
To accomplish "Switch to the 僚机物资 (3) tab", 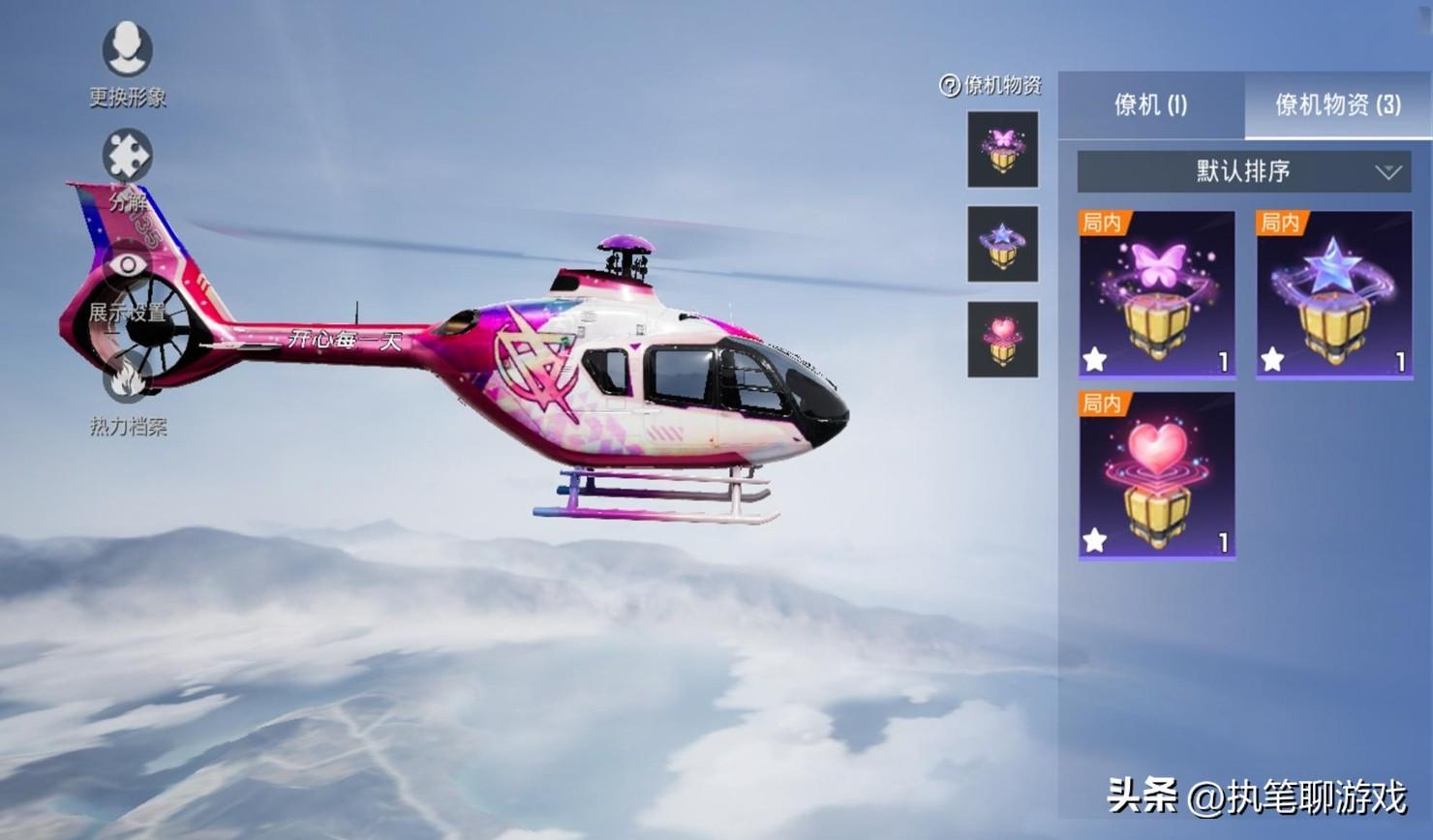I will [1337, 105].
